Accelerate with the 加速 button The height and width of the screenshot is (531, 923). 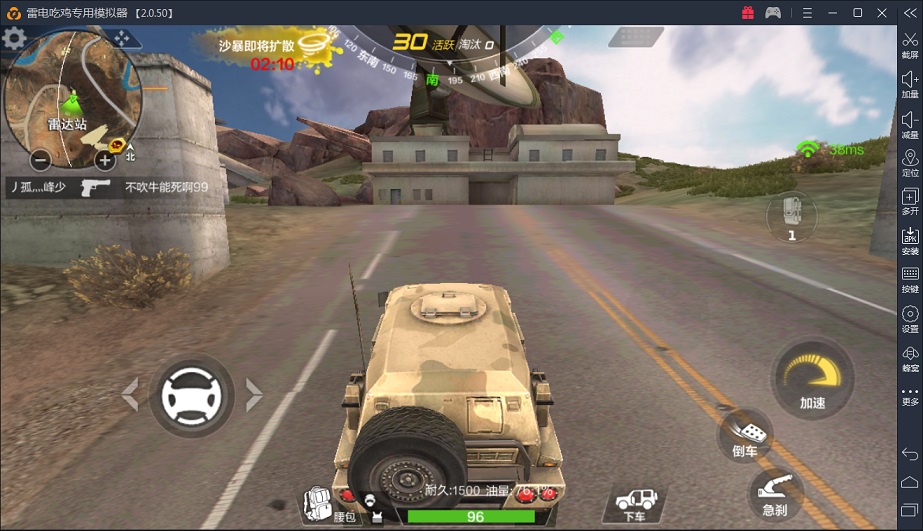pos(811,380)
